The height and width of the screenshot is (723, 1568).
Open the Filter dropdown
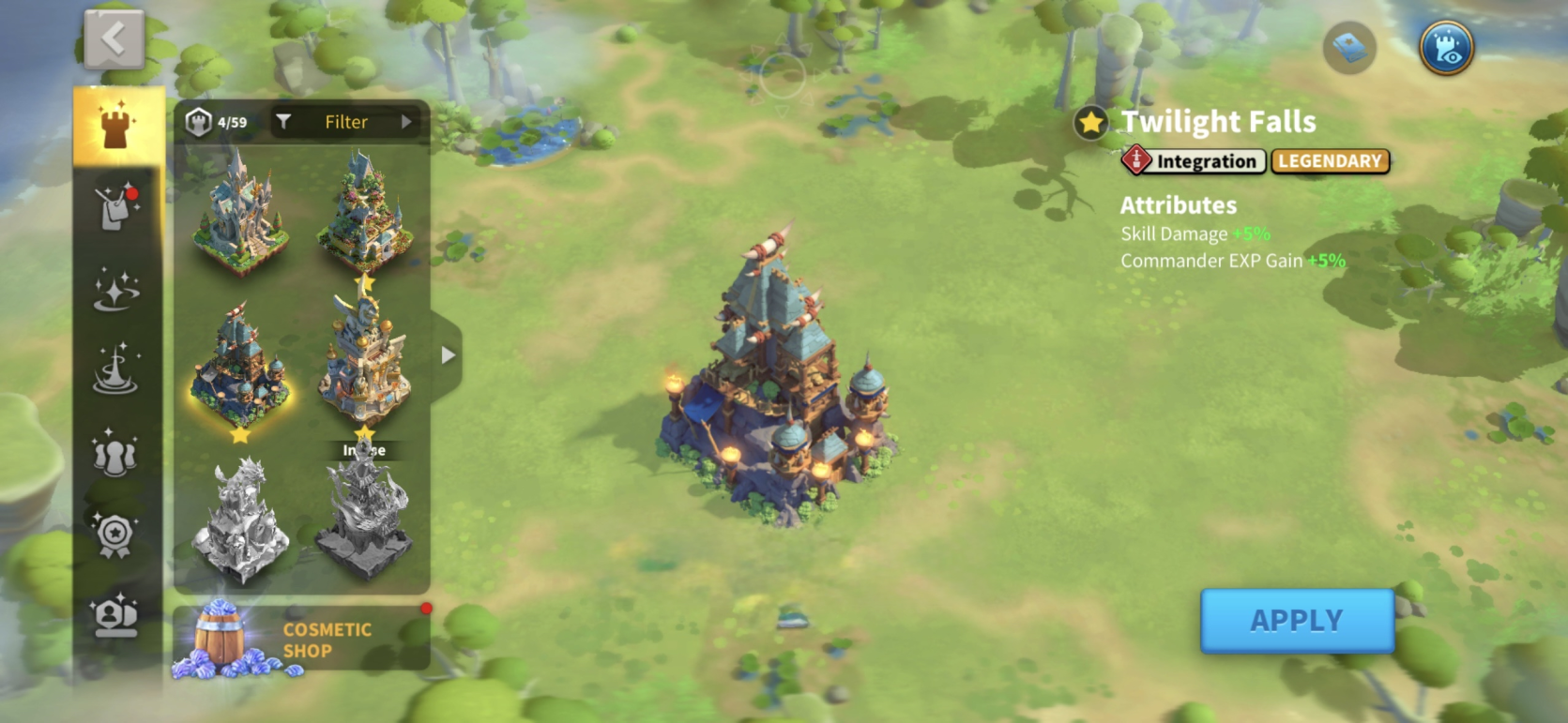[x=346, y=122]
